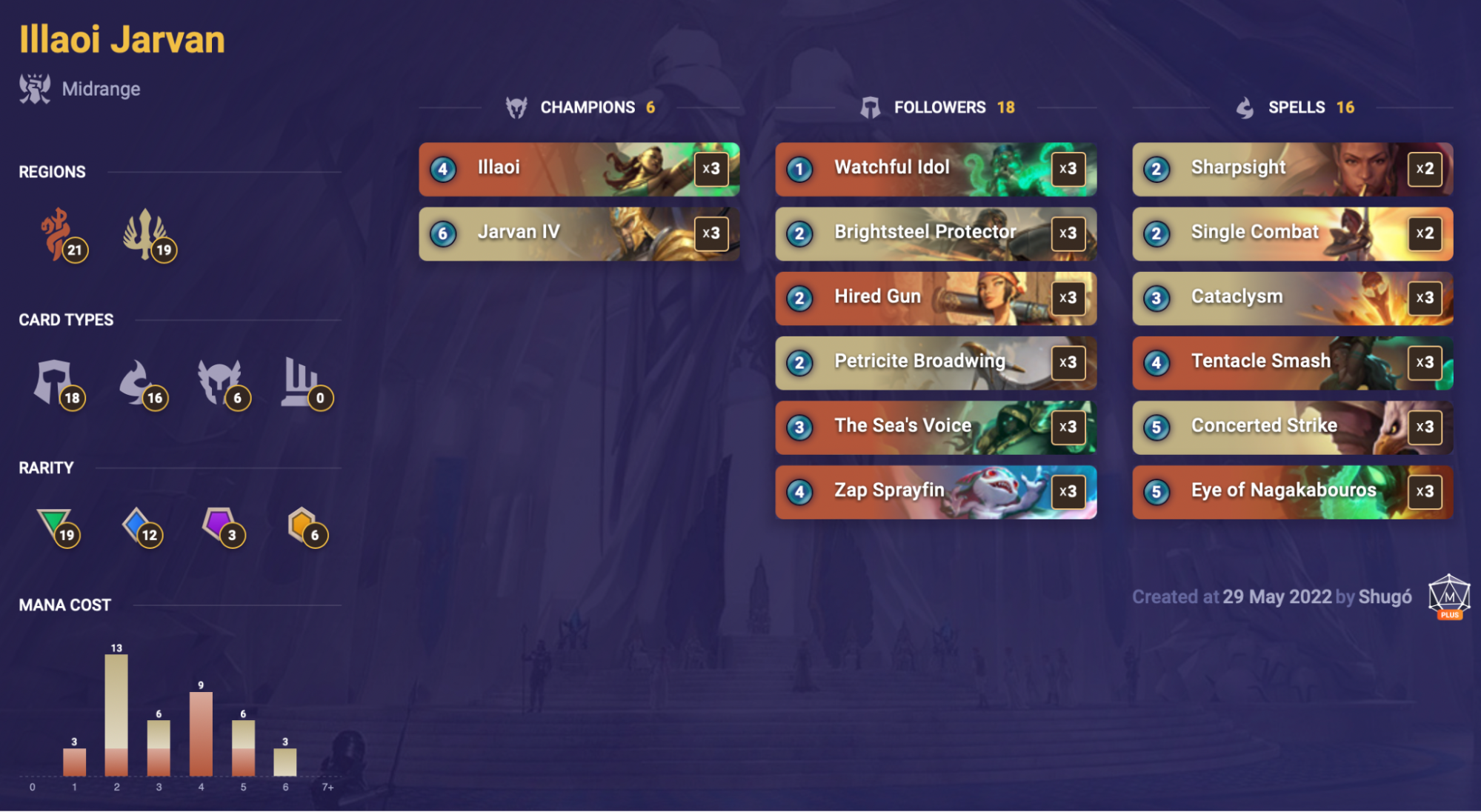The height and width of the screenshot is (812, 1481).
Task: Open the Zap Sprayfin card entry
Action: pyautogui.click(x=935, y=491)
